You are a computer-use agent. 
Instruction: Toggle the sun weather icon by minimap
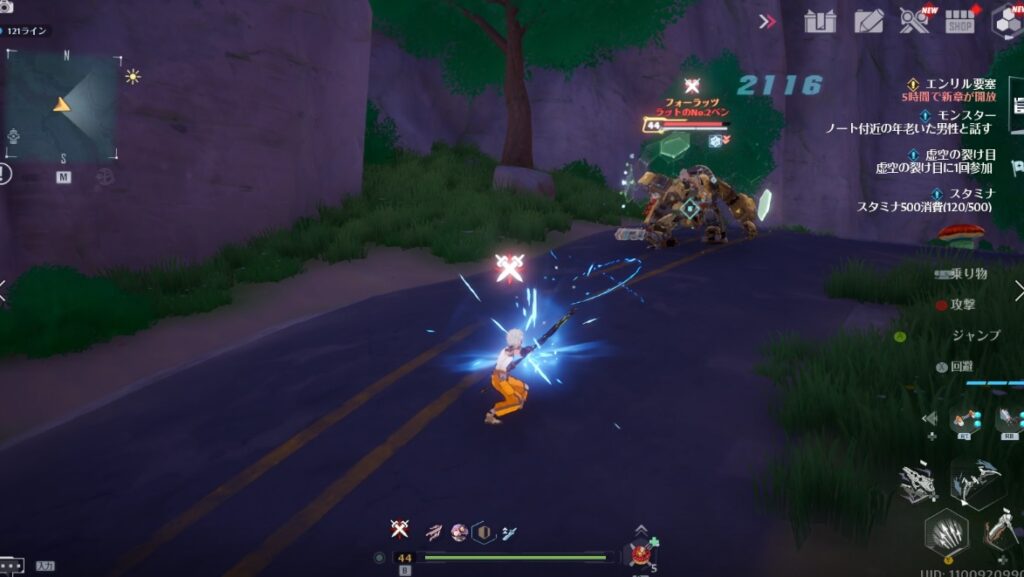point(132,76)
